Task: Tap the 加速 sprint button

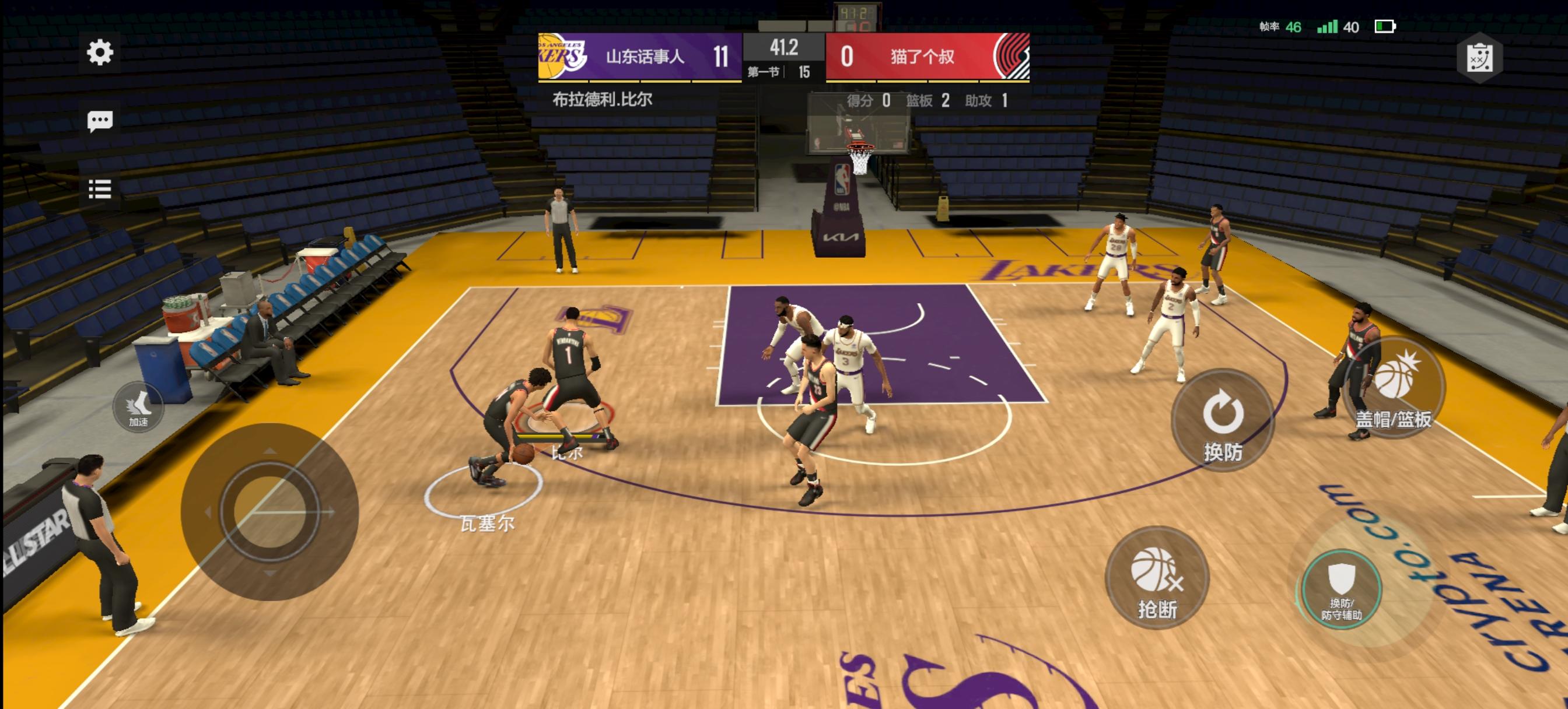Action: click(138, 408)
